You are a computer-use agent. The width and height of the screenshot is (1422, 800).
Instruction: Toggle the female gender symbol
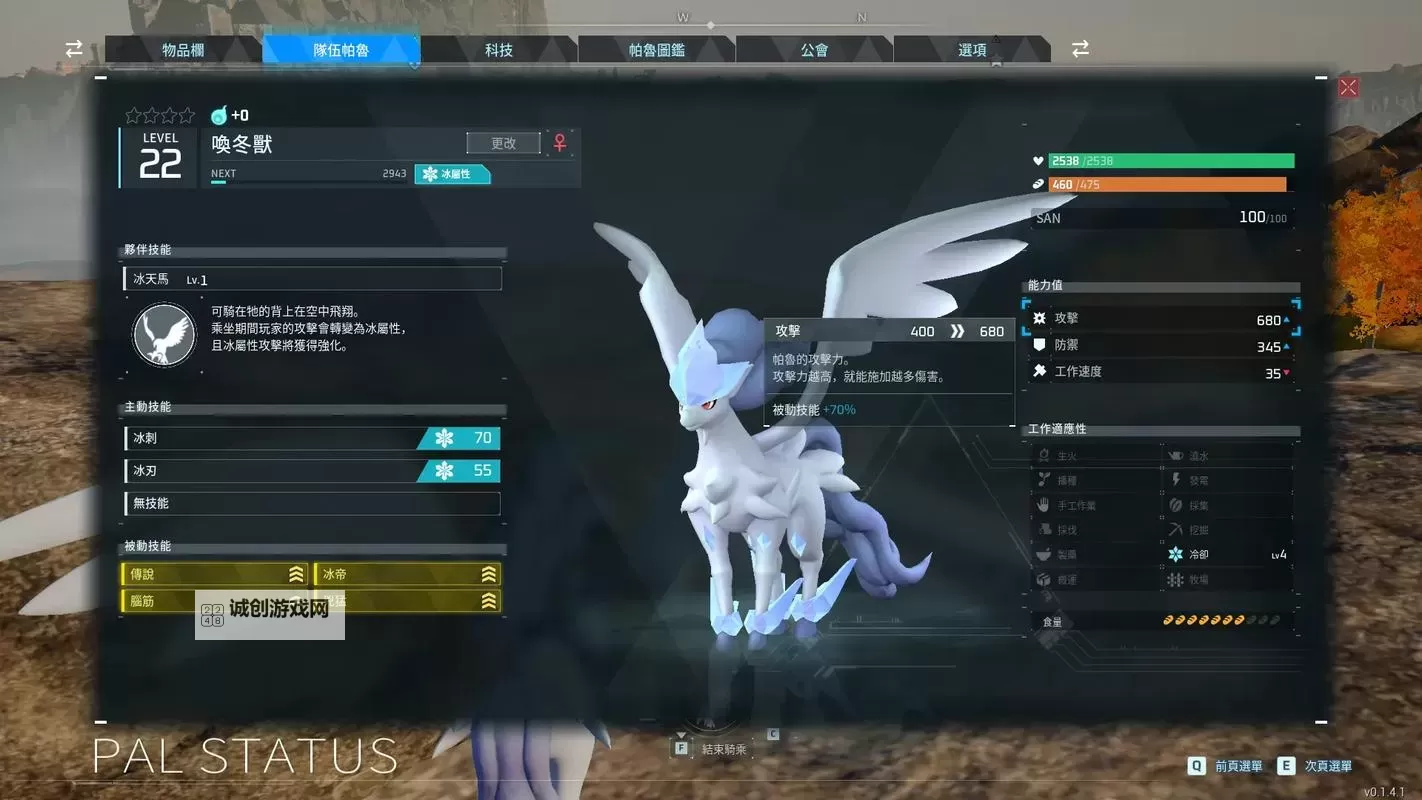click(559, 142)
